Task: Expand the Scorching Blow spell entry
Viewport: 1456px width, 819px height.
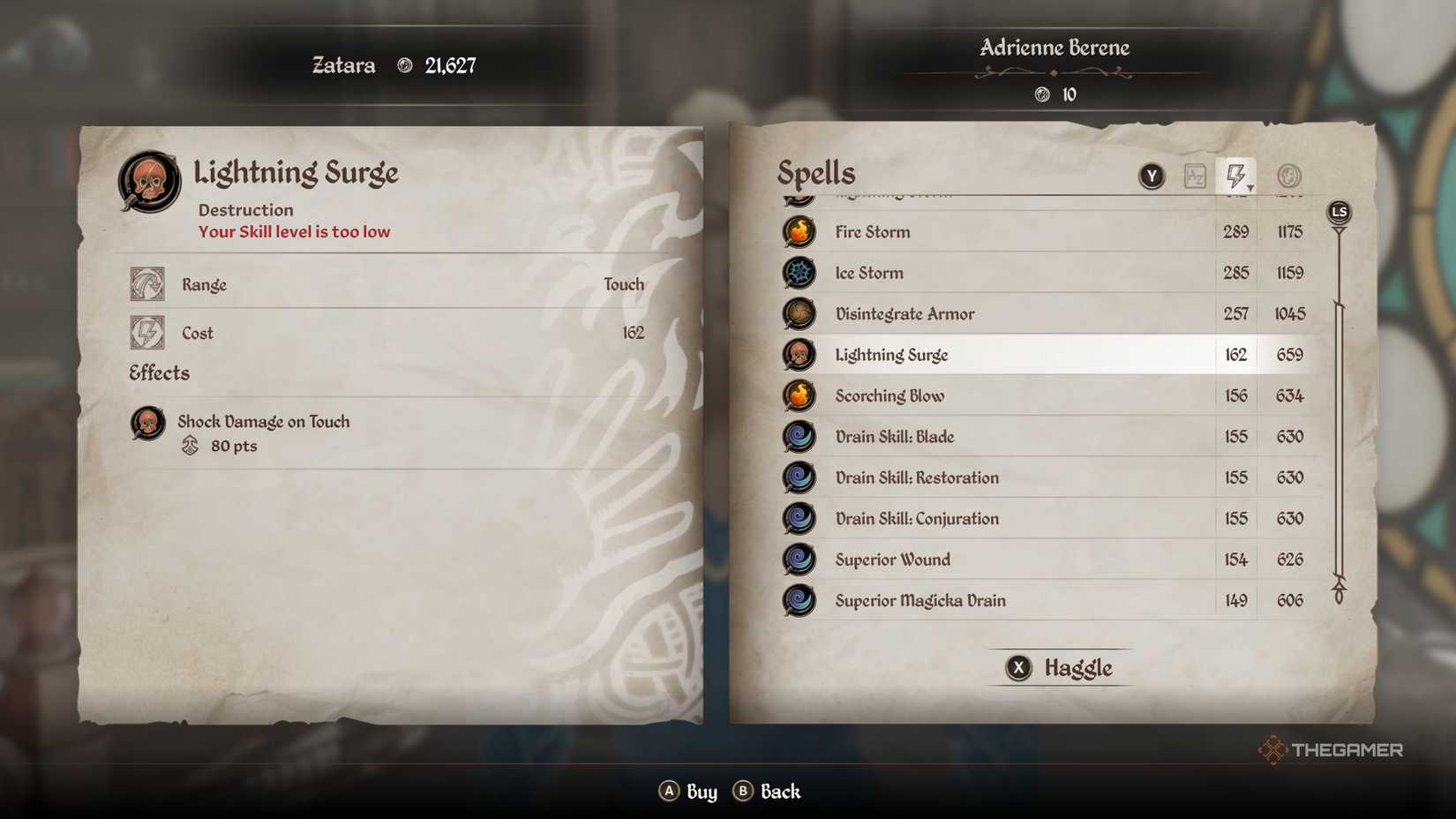Action: pyautogui.click(x=971, y=395)
